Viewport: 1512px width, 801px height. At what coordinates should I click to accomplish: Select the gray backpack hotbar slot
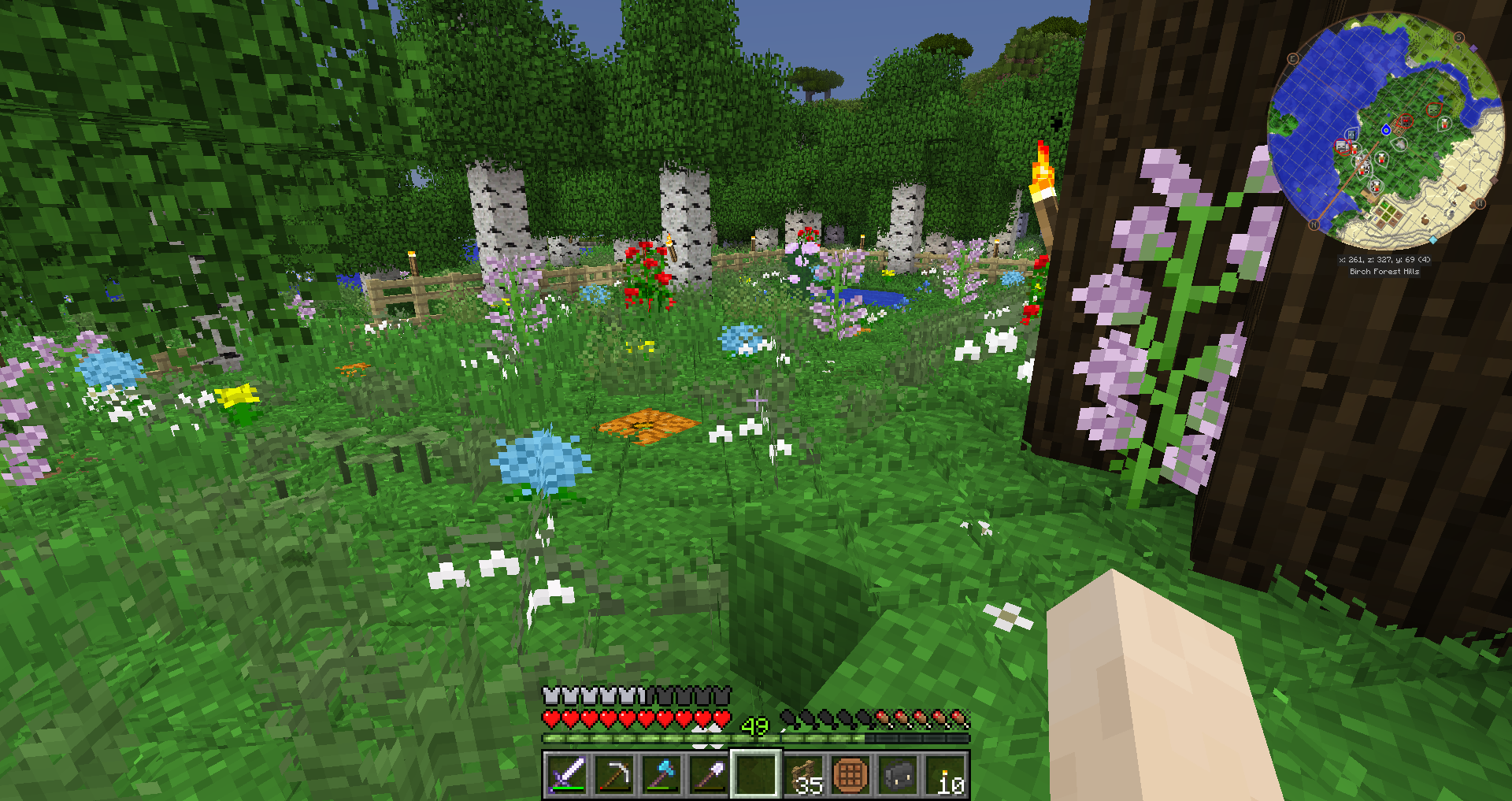(x=898, y=774)
